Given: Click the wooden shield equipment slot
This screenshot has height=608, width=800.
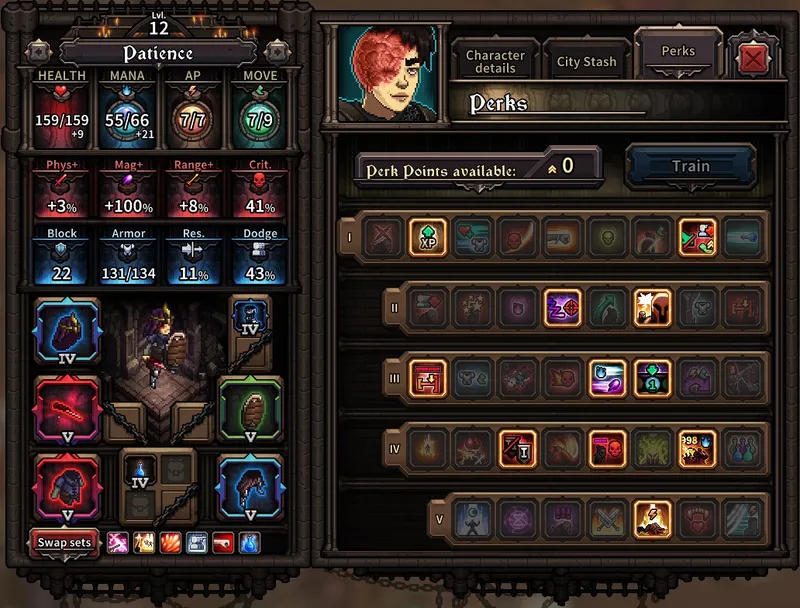Looking at the screenshot, I should (x=250, y=408).
